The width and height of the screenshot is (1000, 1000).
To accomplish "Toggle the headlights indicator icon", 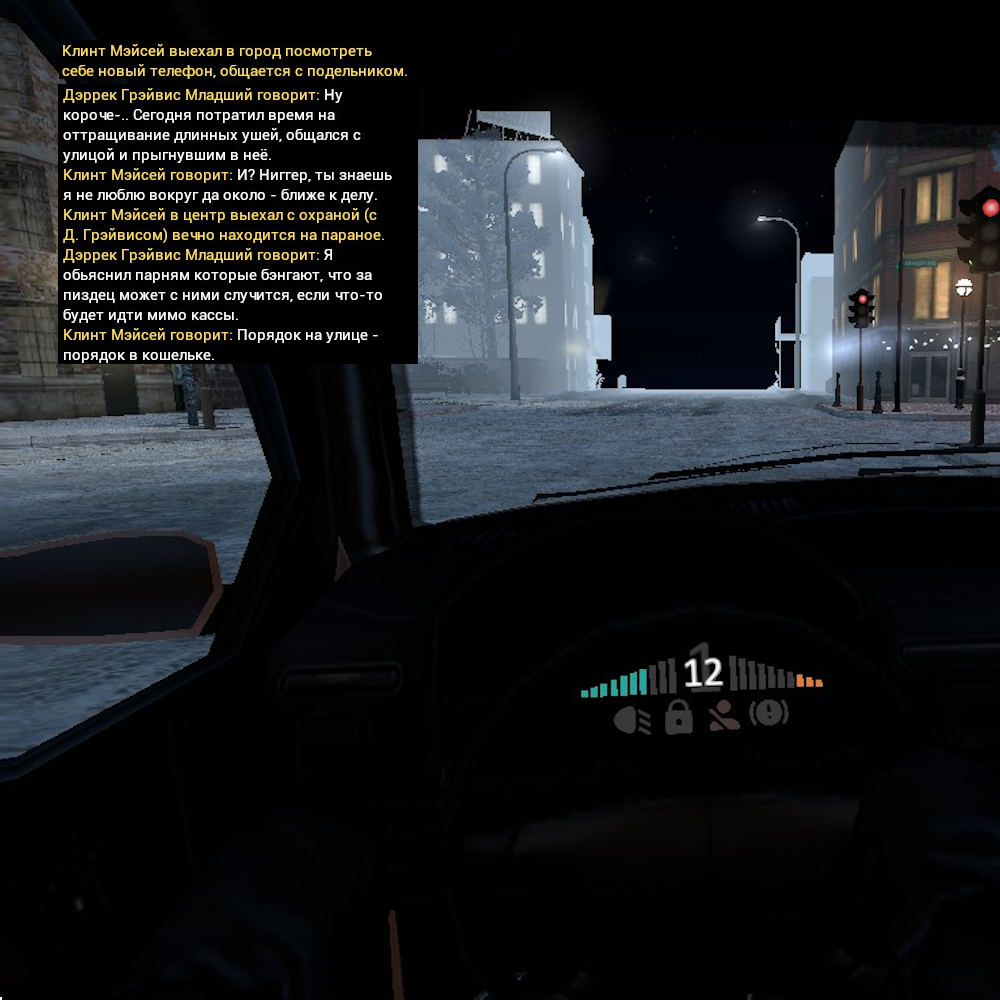I will tap(631, 717).
